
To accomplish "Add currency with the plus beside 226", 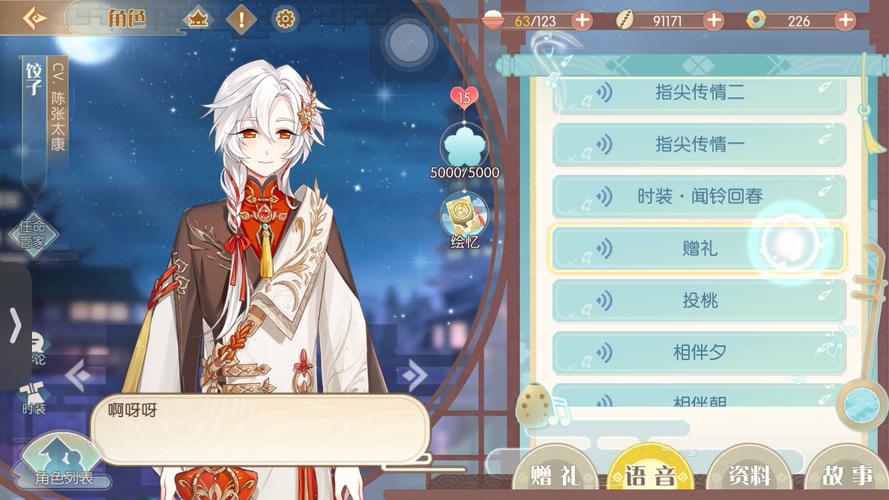I will point(845,20).
